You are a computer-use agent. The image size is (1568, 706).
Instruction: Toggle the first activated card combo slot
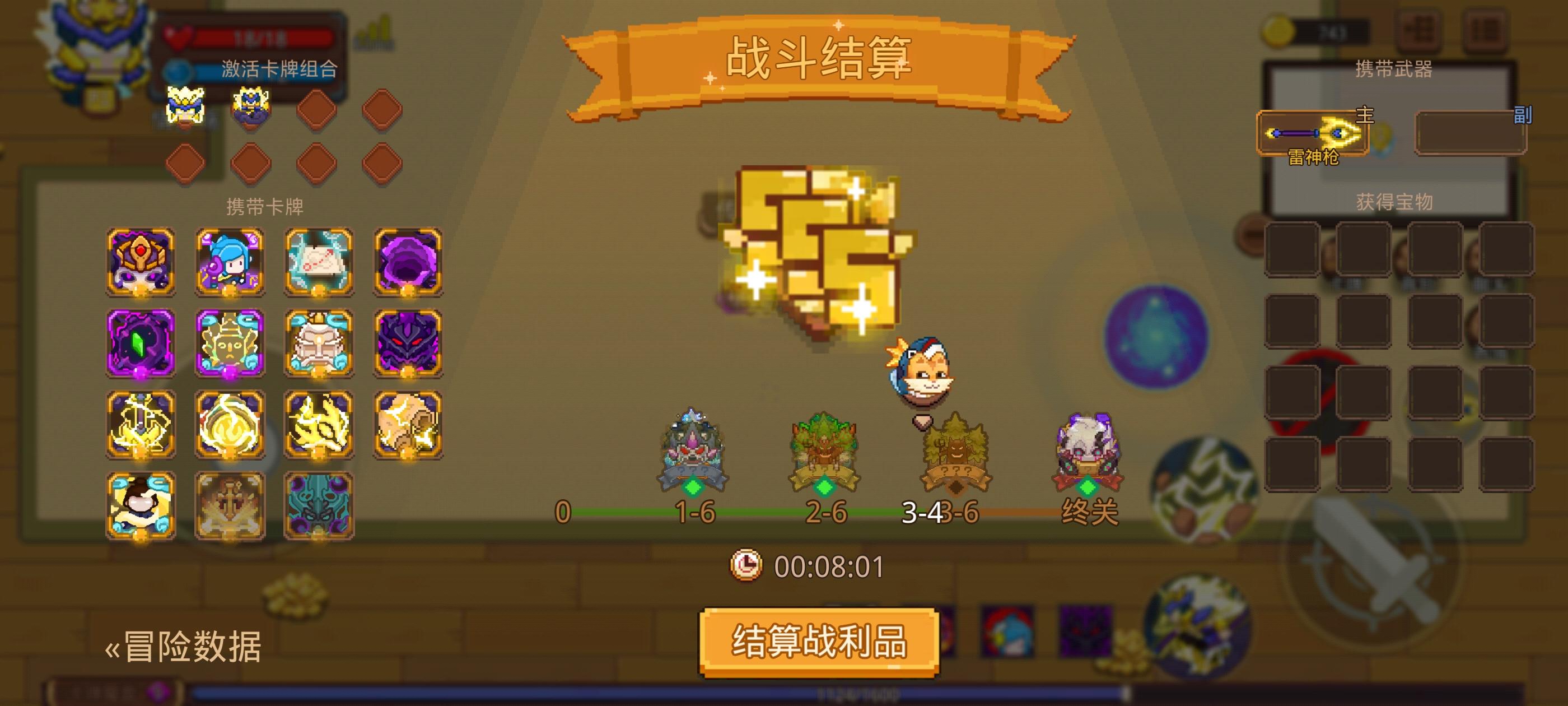[186, 106]
